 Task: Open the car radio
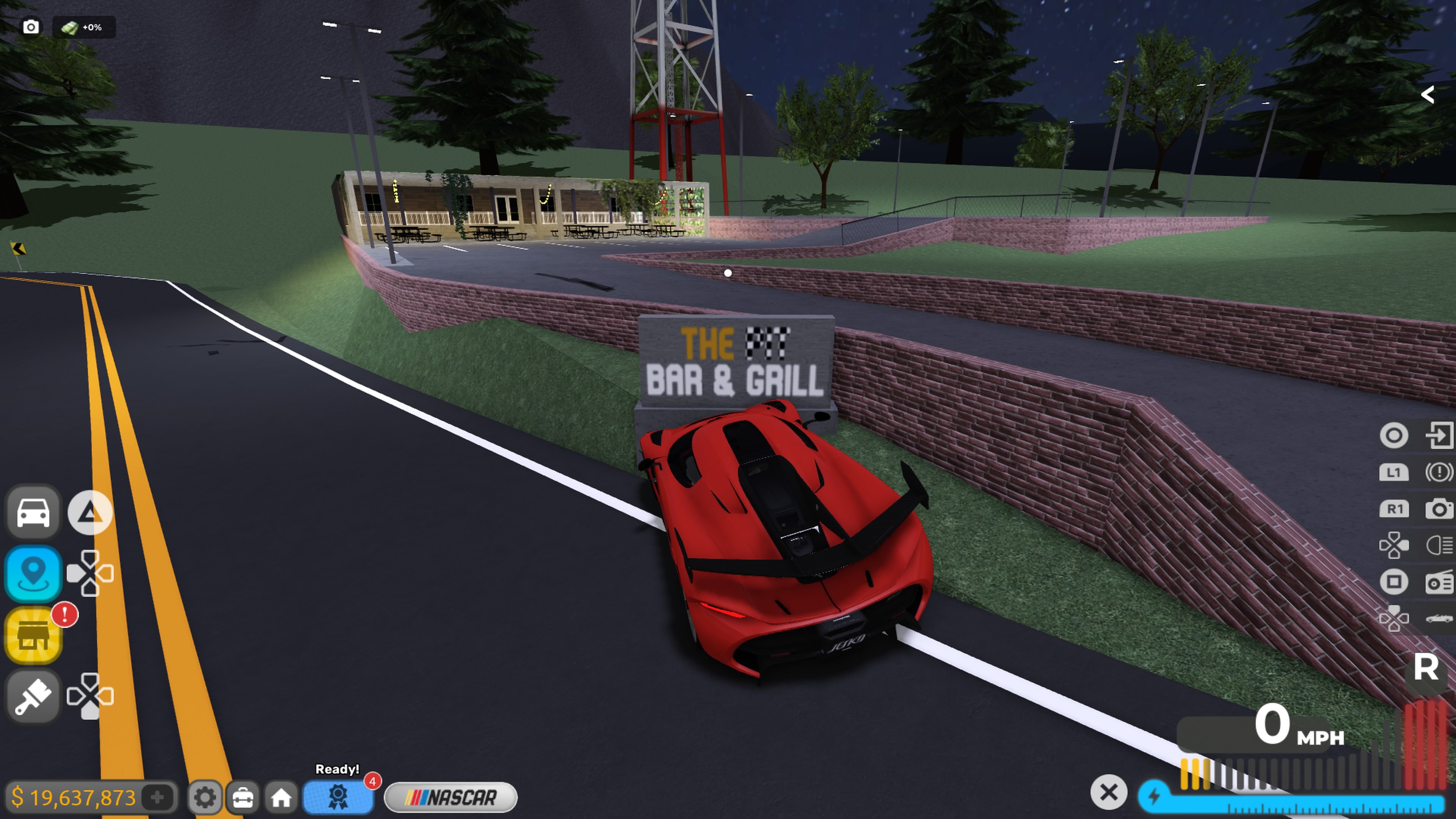pos(1438,582)
